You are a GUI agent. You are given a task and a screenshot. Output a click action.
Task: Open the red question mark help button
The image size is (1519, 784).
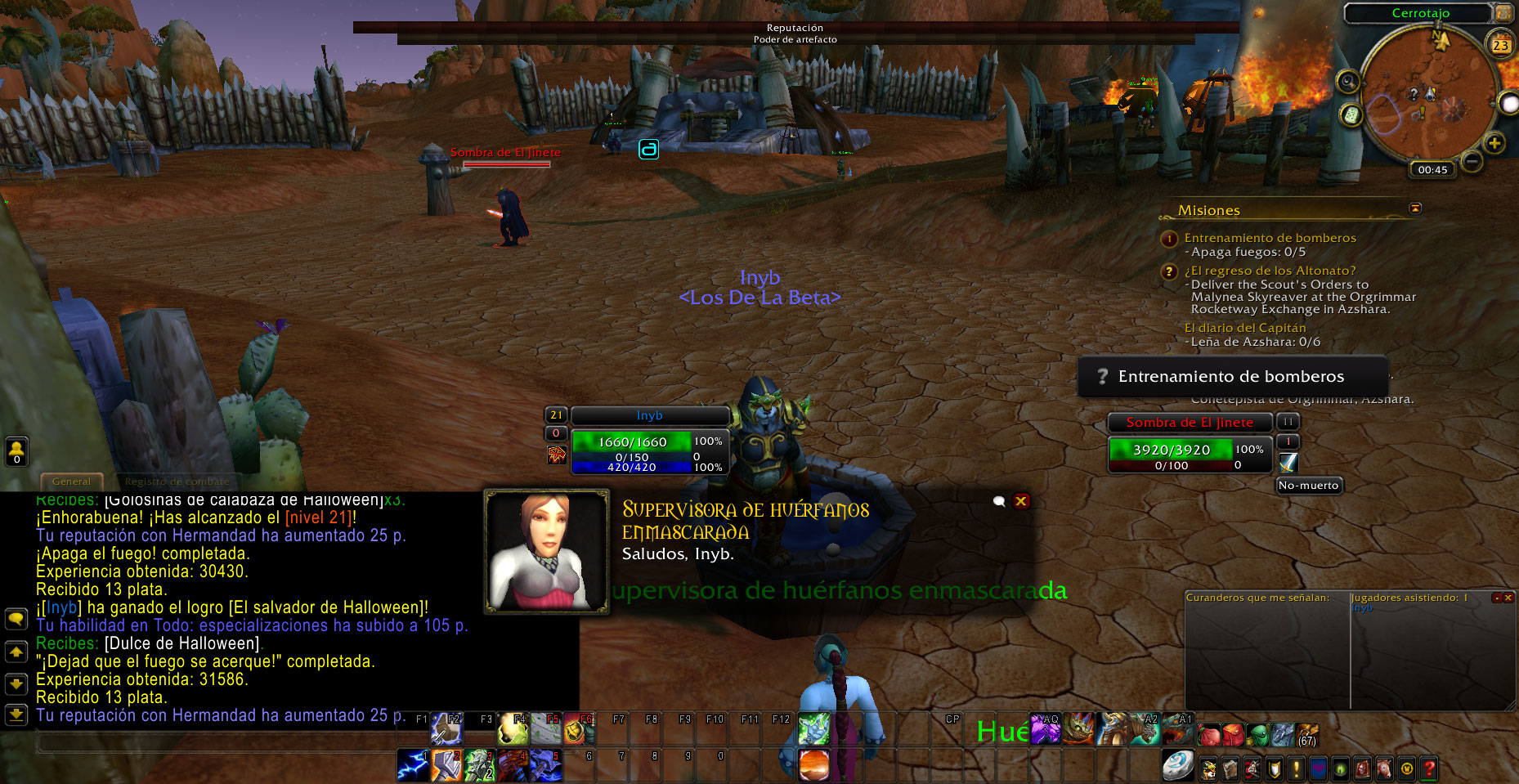click(1428, 768)
